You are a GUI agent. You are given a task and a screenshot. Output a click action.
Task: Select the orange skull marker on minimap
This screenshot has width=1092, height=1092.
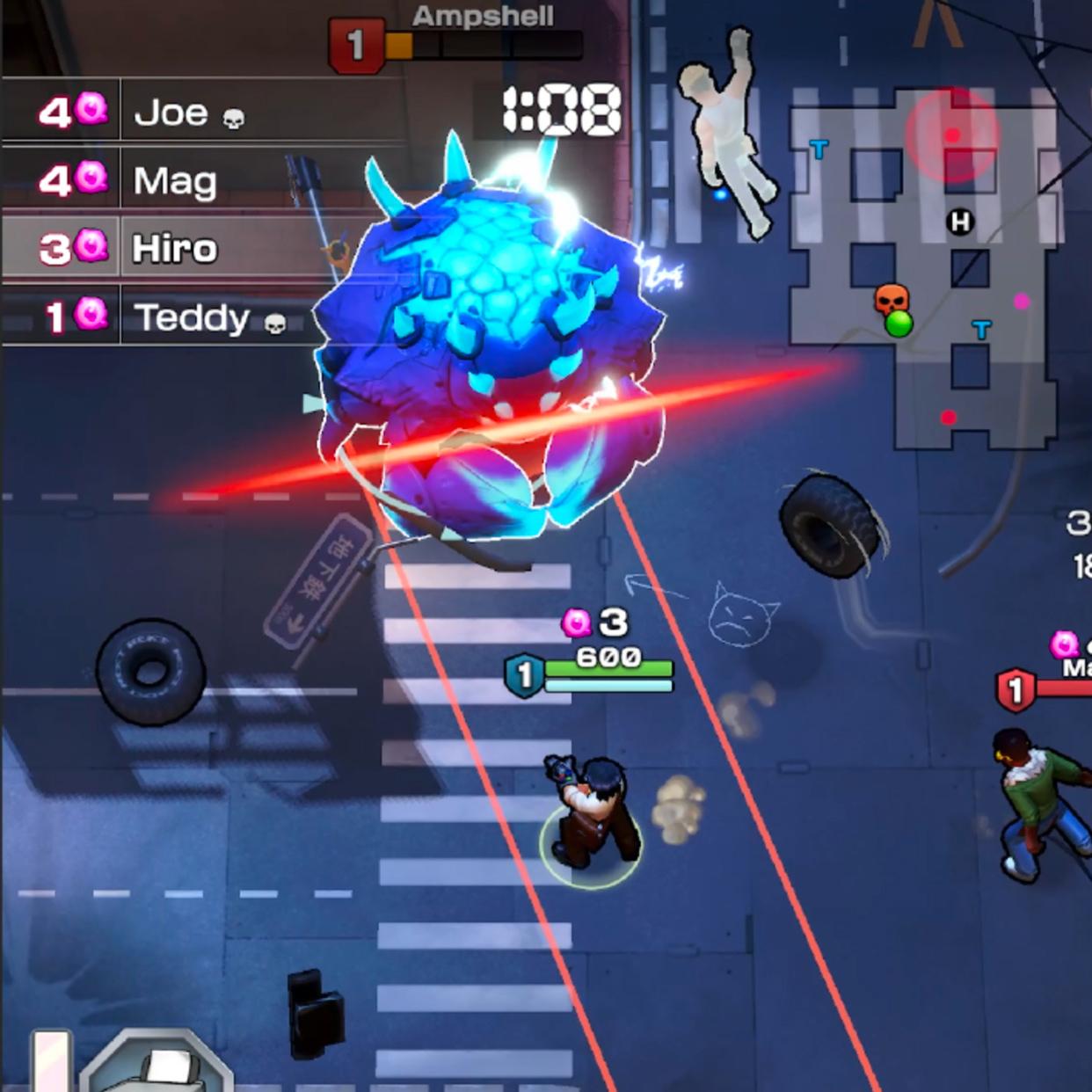tap(891, 299)
